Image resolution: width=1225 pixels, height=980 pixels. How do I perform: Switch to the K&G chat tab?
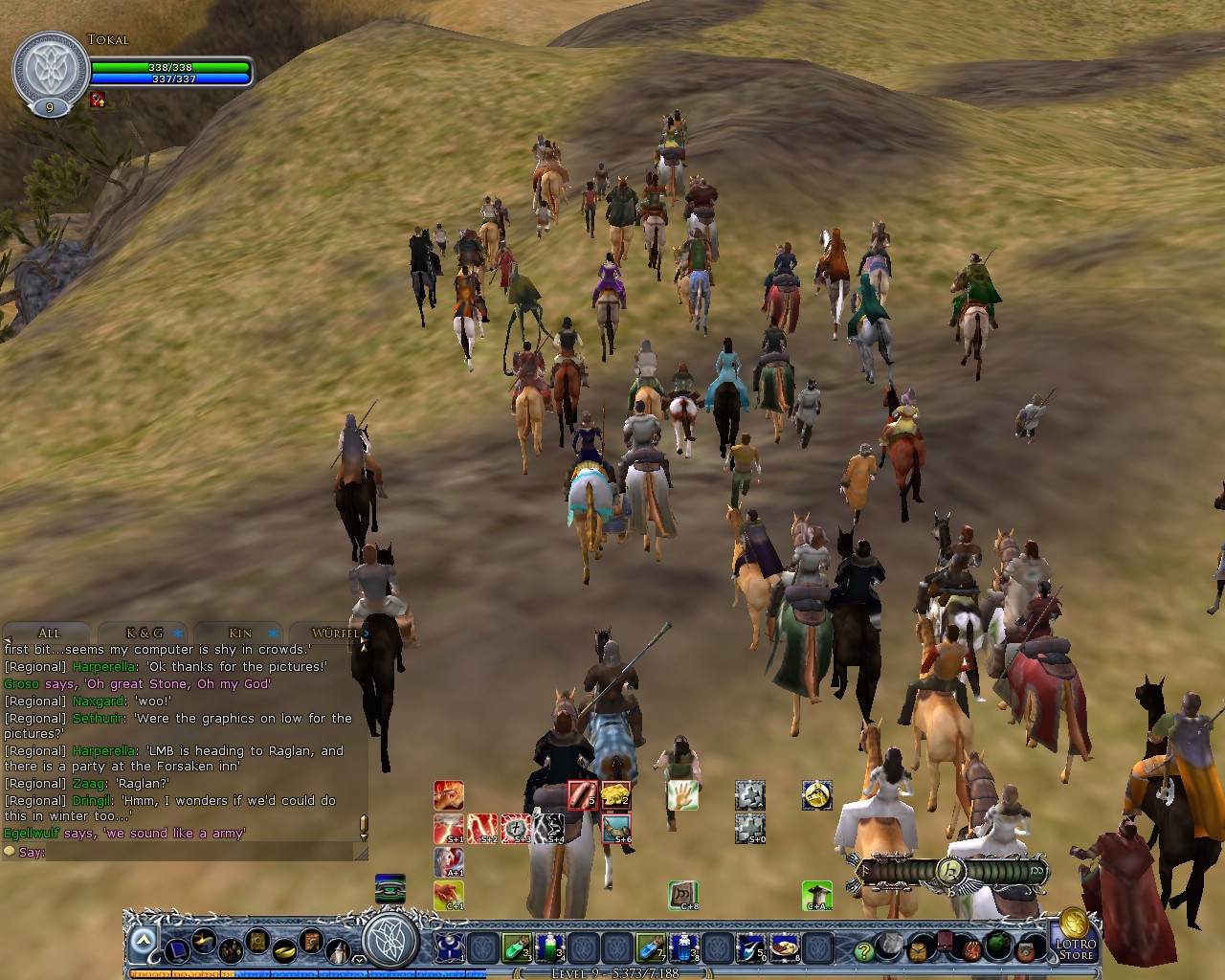(144, 633)
